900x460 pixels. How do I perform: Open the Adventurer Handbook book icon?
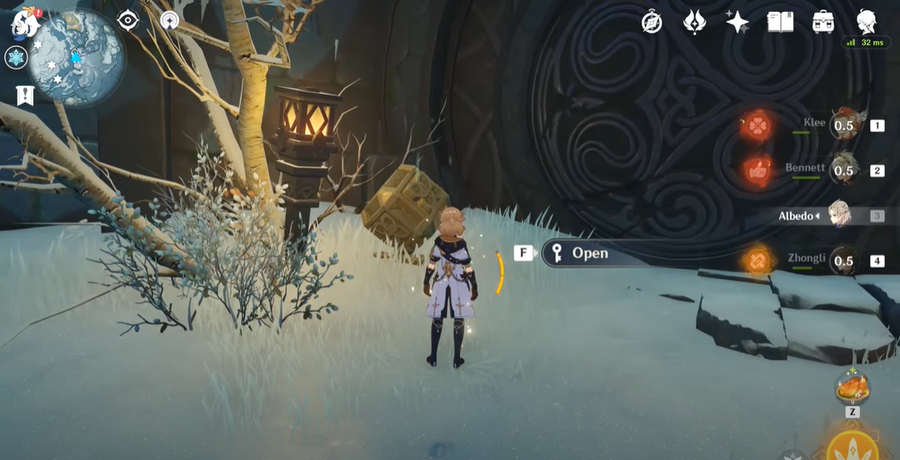[x=780, y=21]
